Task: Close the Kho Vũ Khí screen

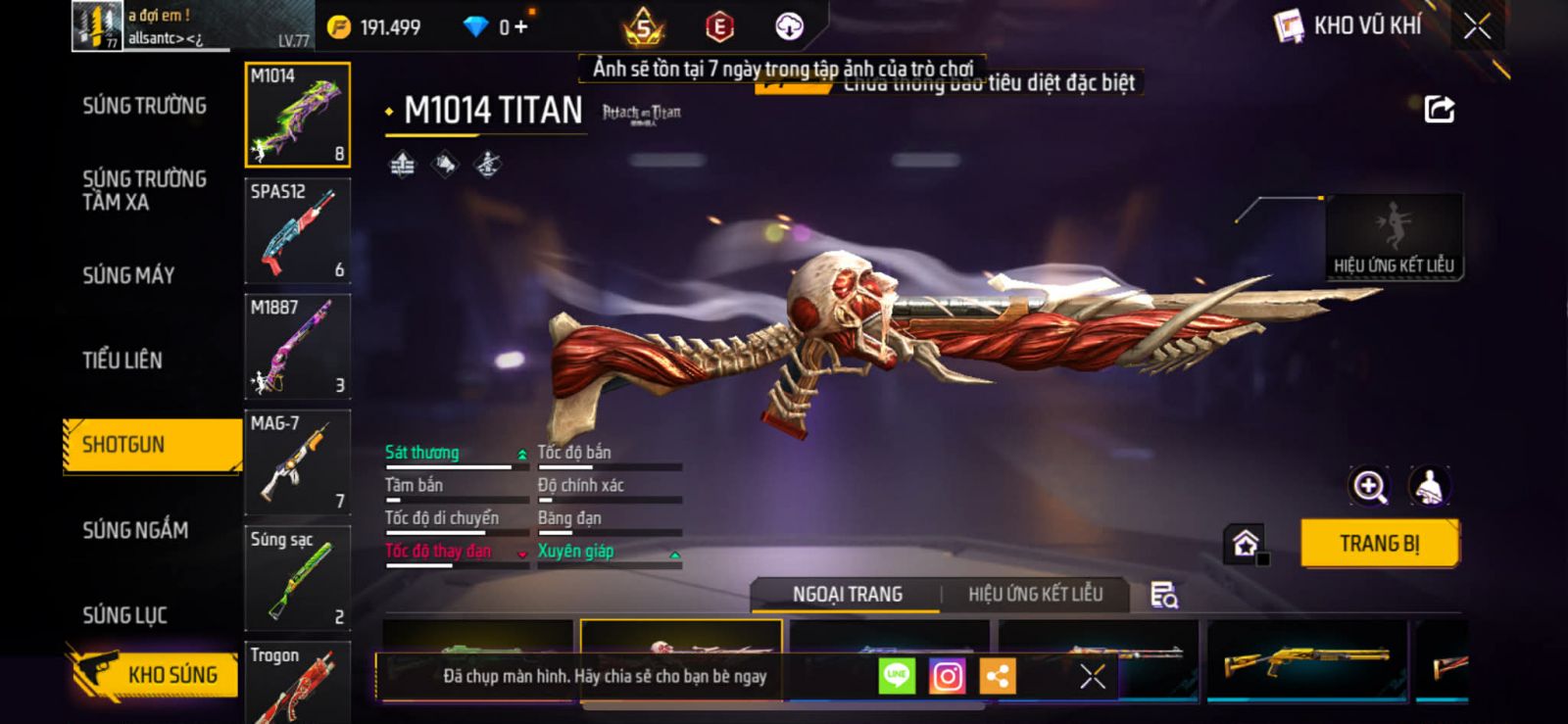Action: pyautogui.click(x=1477, y=26)
